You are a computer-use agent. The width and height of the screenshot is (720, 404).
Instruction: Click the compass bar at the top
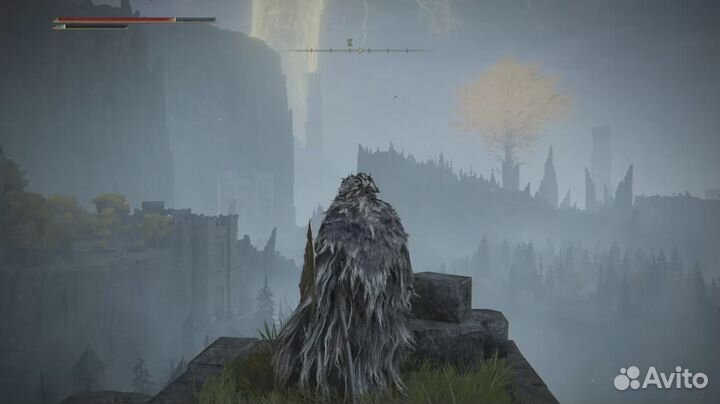coord(360,51)
